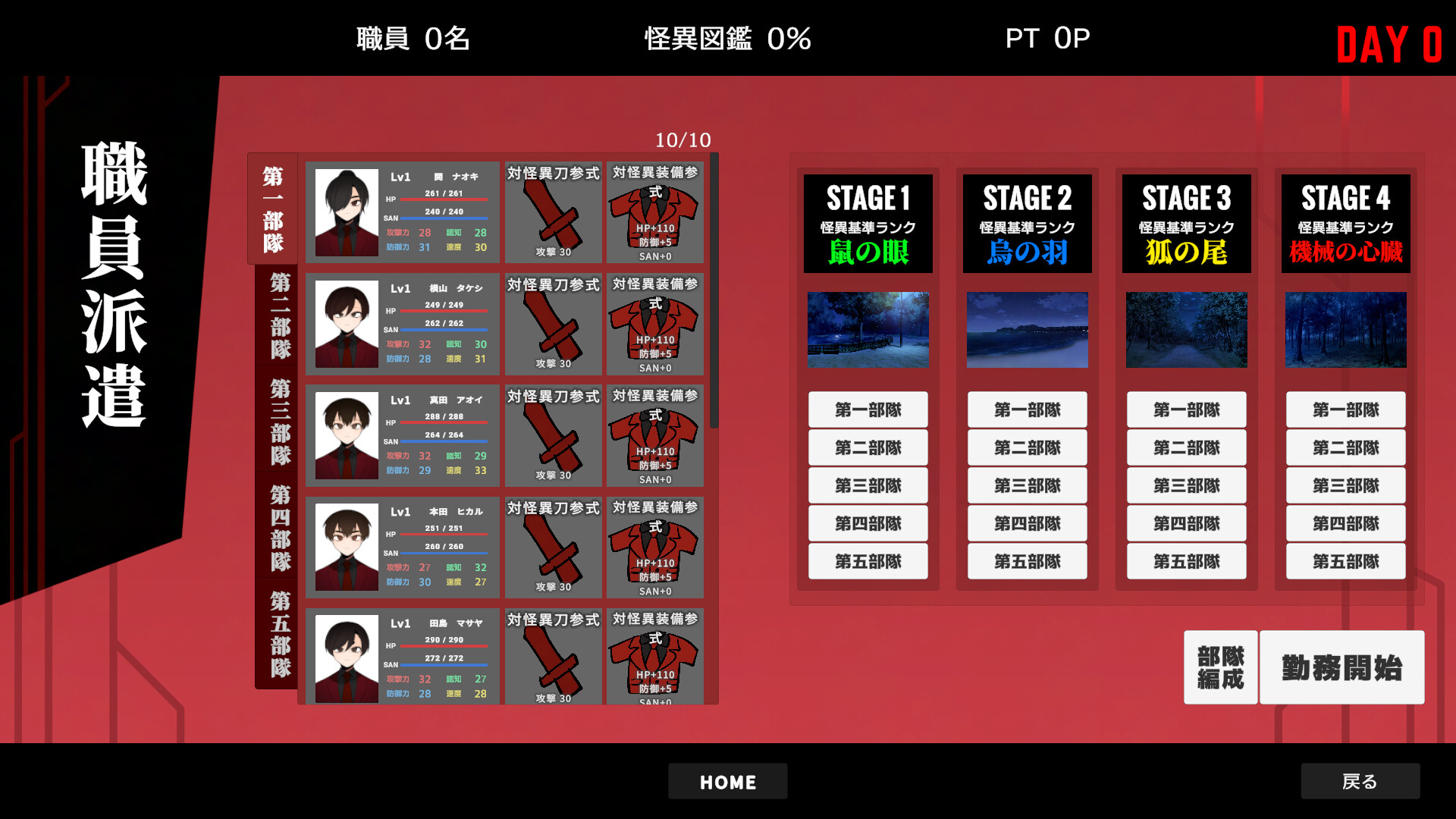1456x819 pixels.
Task: Select 岡ナオキ's 対怪異刀参式 sword icon
Action: [553, 214]
